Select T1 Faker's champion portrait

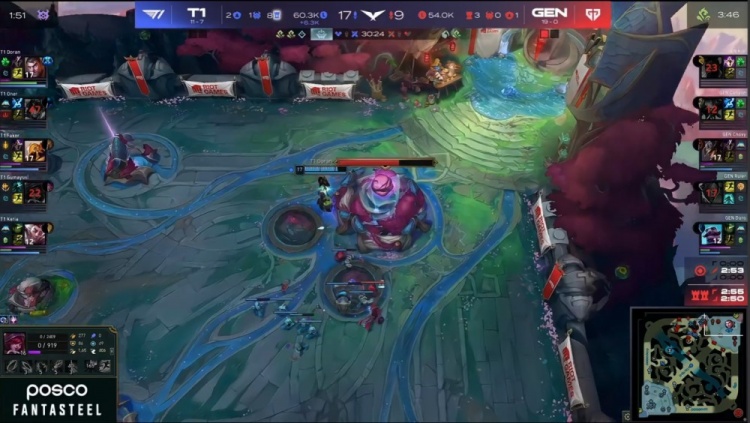click(33, 150)
